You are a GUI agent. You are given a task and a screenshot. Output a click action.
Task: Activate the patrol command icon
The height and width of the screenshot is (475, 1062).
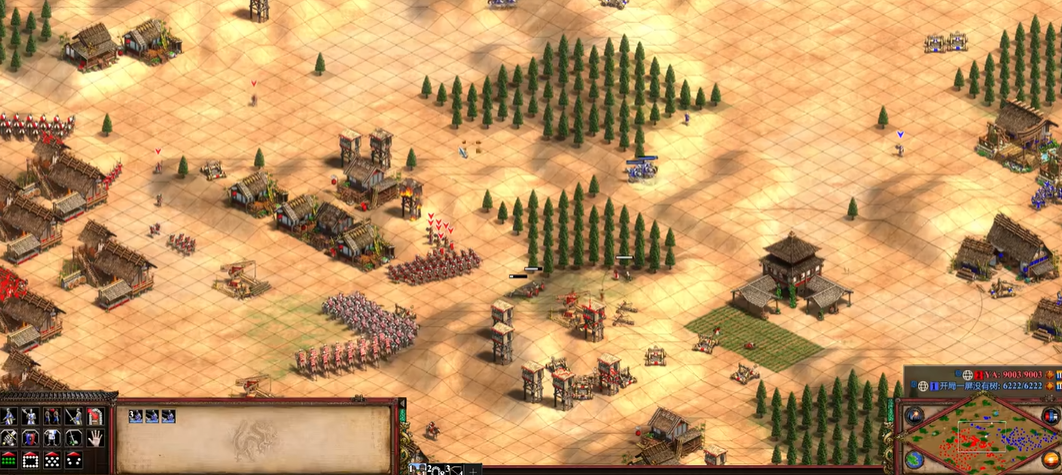[x=9, y=439]
